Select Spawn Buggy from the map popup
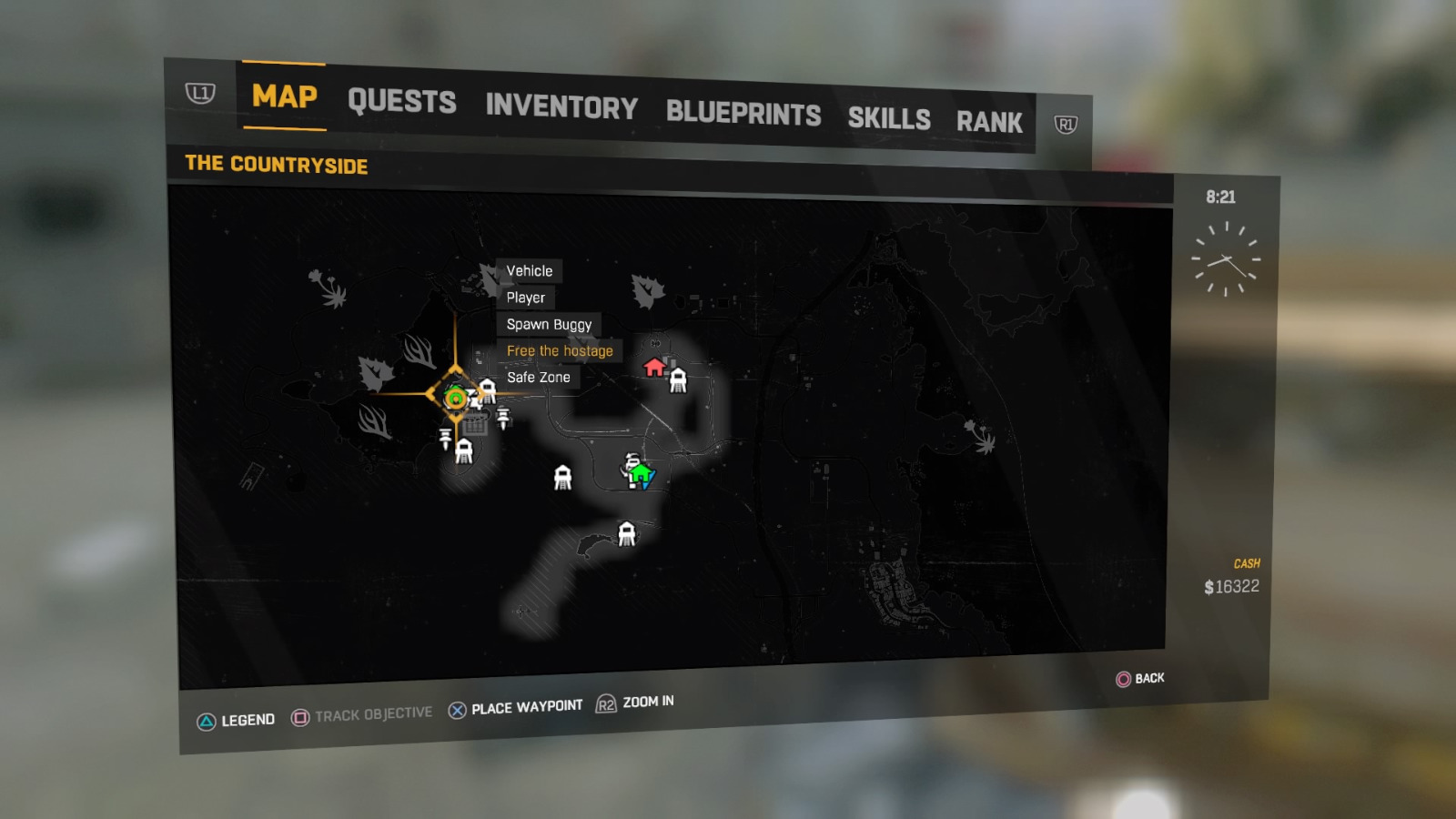Screen dimensions: 1456x819 [x=549, y=324]
